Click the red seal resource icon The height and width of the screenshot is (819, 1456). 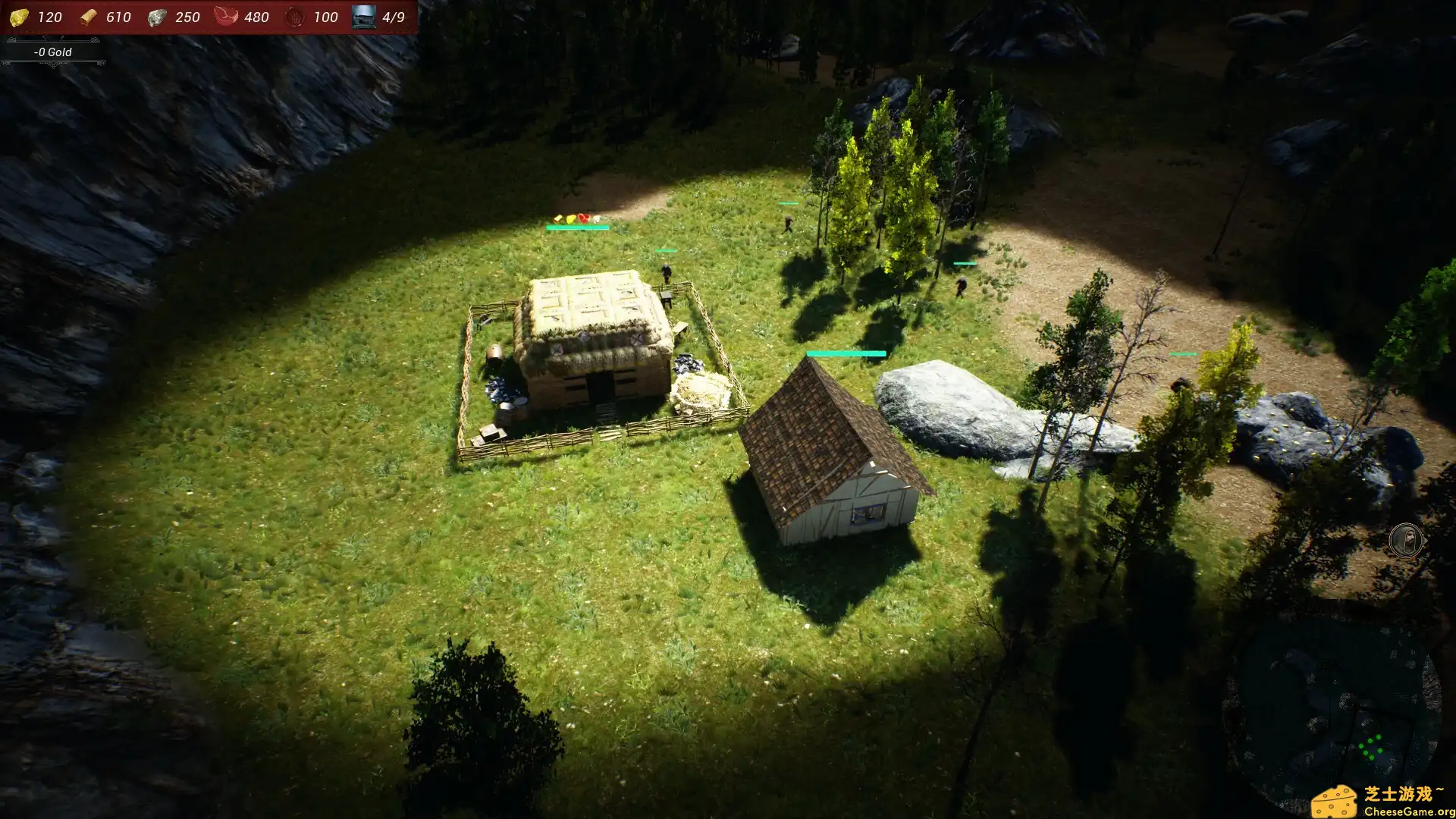294,17
